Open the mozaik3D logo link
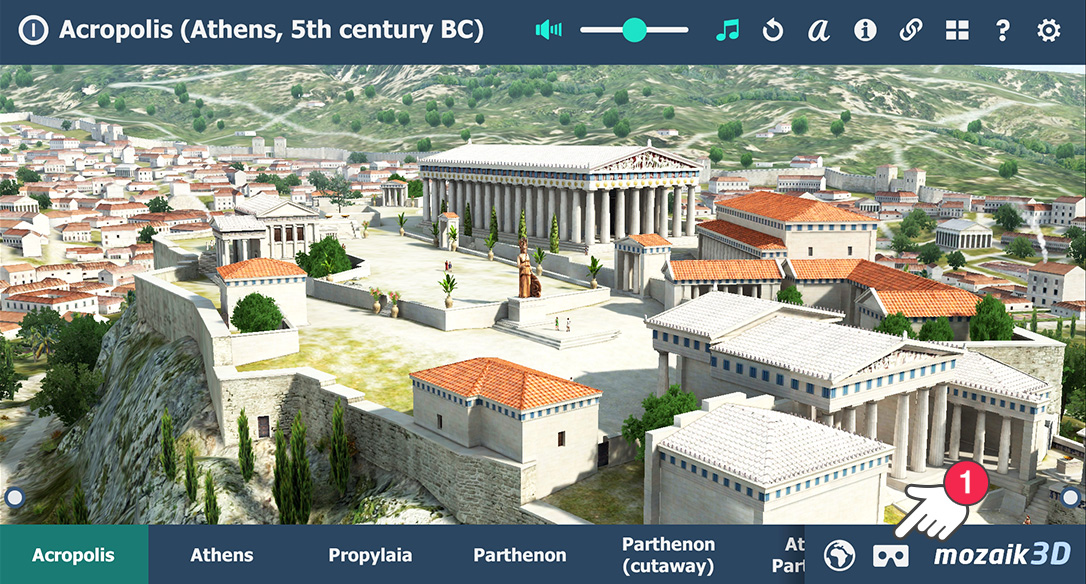This screenshot has height=584, width=1086. coord(1002,555)
